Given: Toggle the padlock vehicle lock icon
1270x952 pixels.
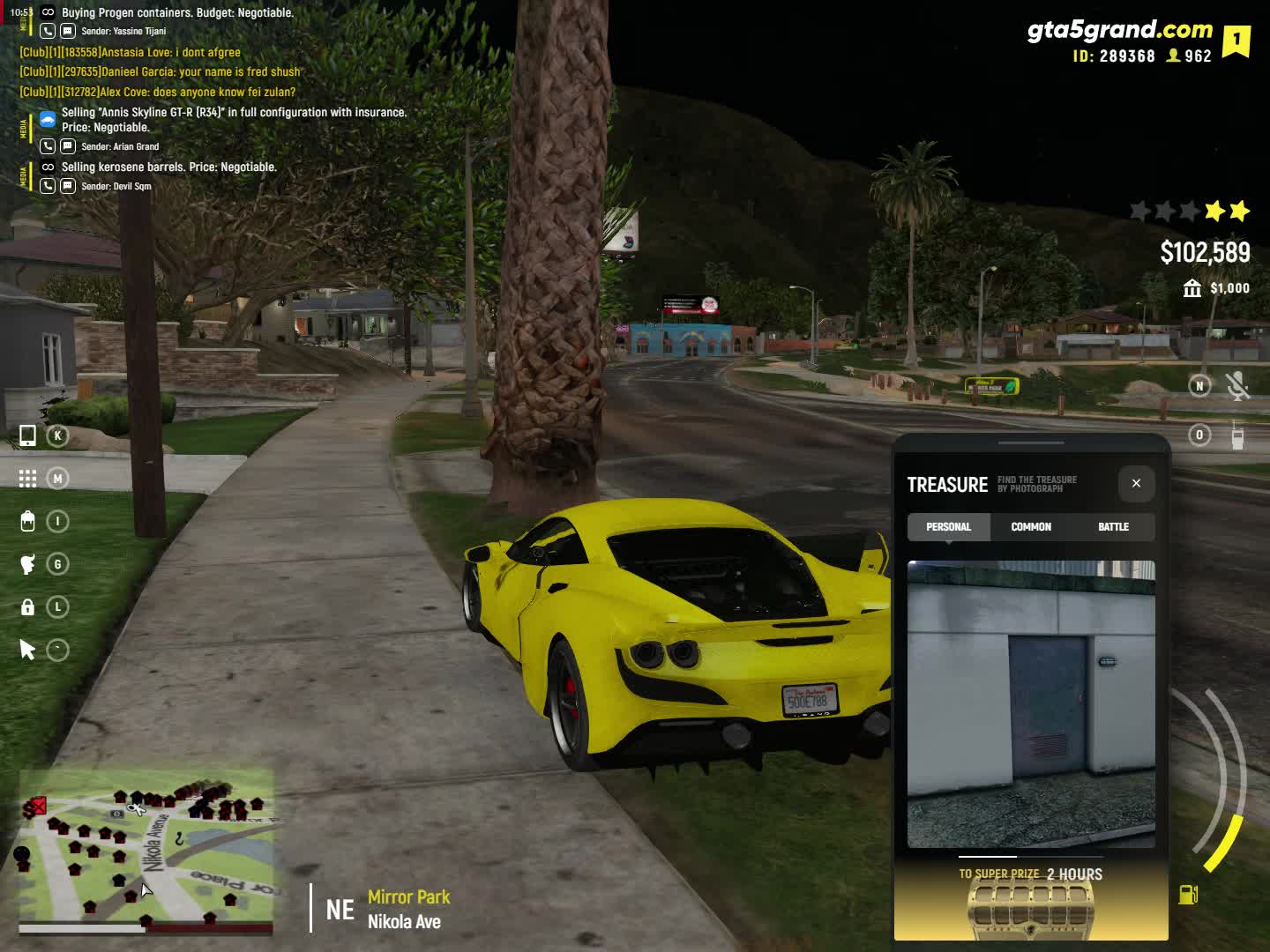Looking at the screenshot, I should click(x=27, y=607).
